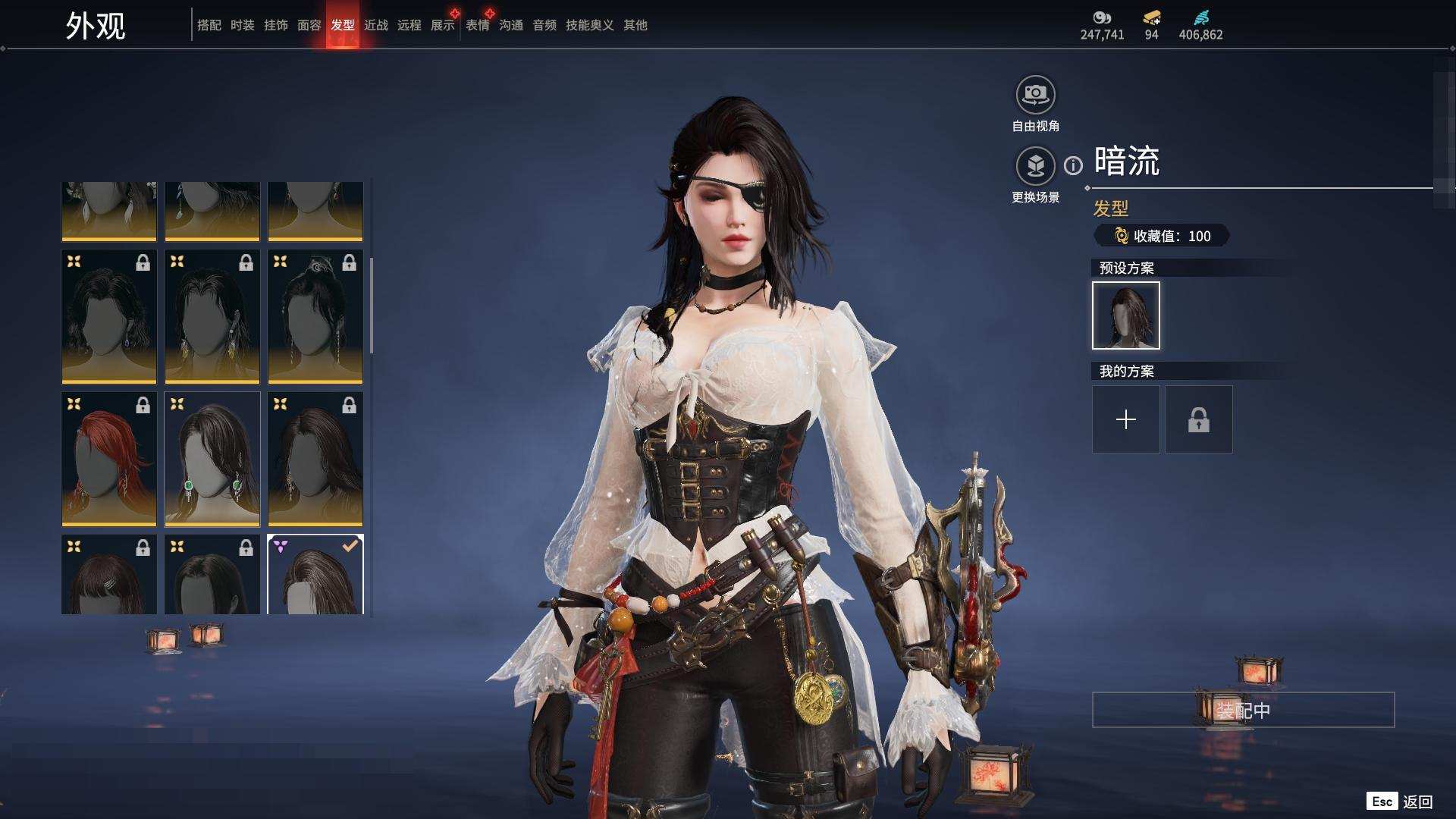1456x819 pixels.
Task: Switch to the 展示 tab
Action: coord(442,25)
